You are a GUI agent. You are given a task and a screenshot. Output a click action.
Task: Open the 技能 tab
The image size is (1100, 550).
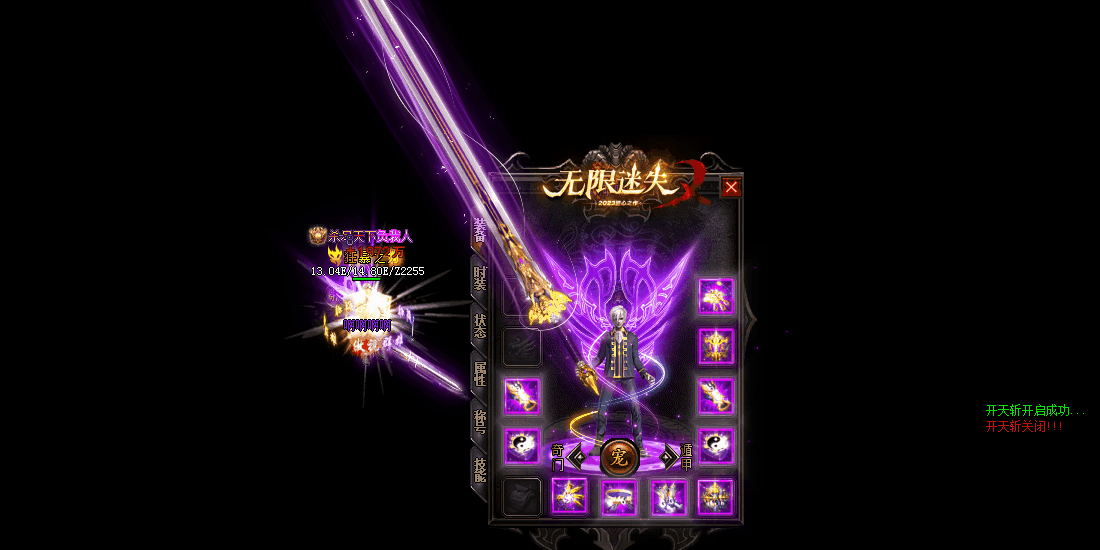click(x=480, y=470)
